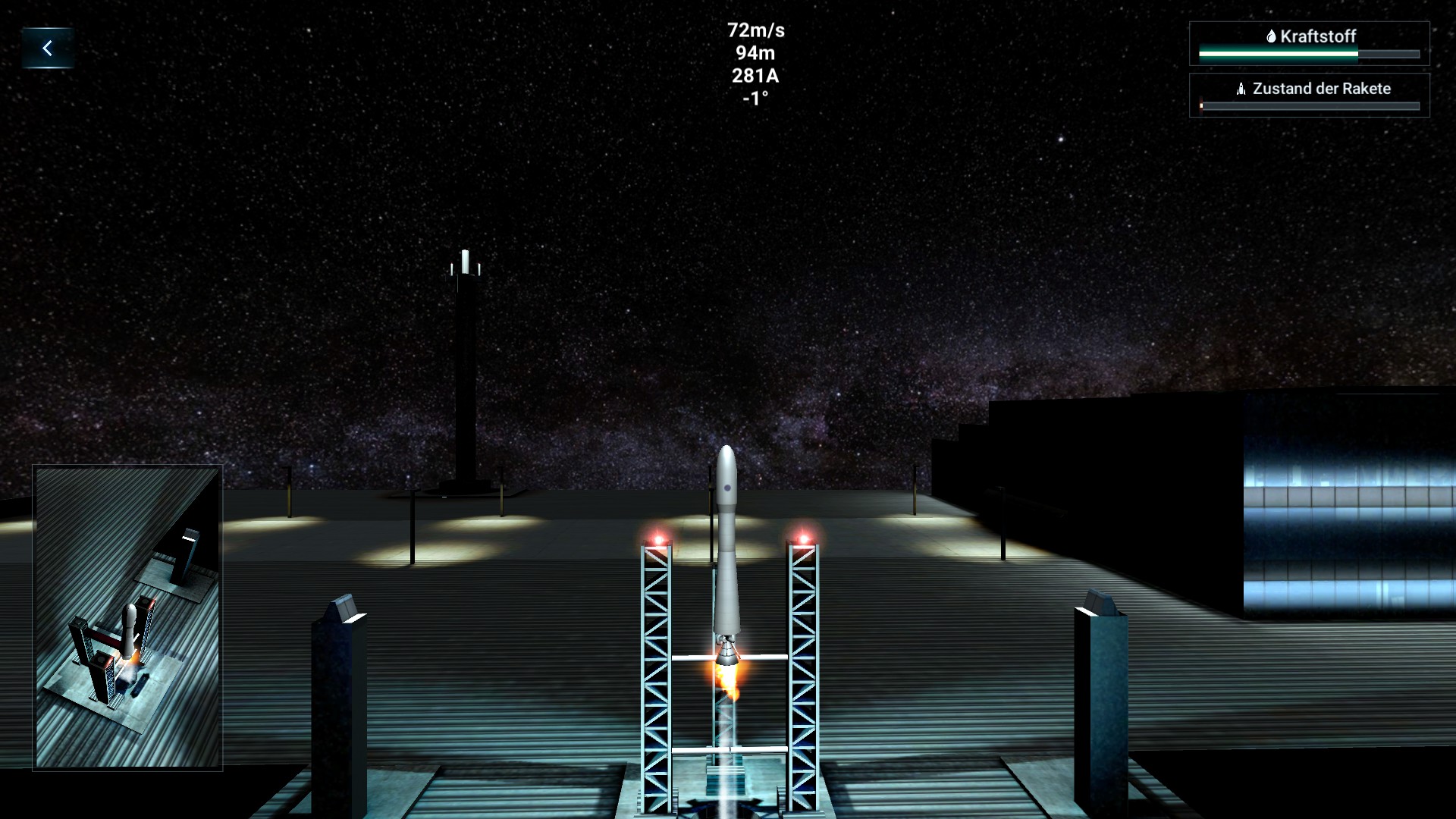This screenshot has width=1456, height=819.
Task: Click the heading readout 281A
Action: 756,76
